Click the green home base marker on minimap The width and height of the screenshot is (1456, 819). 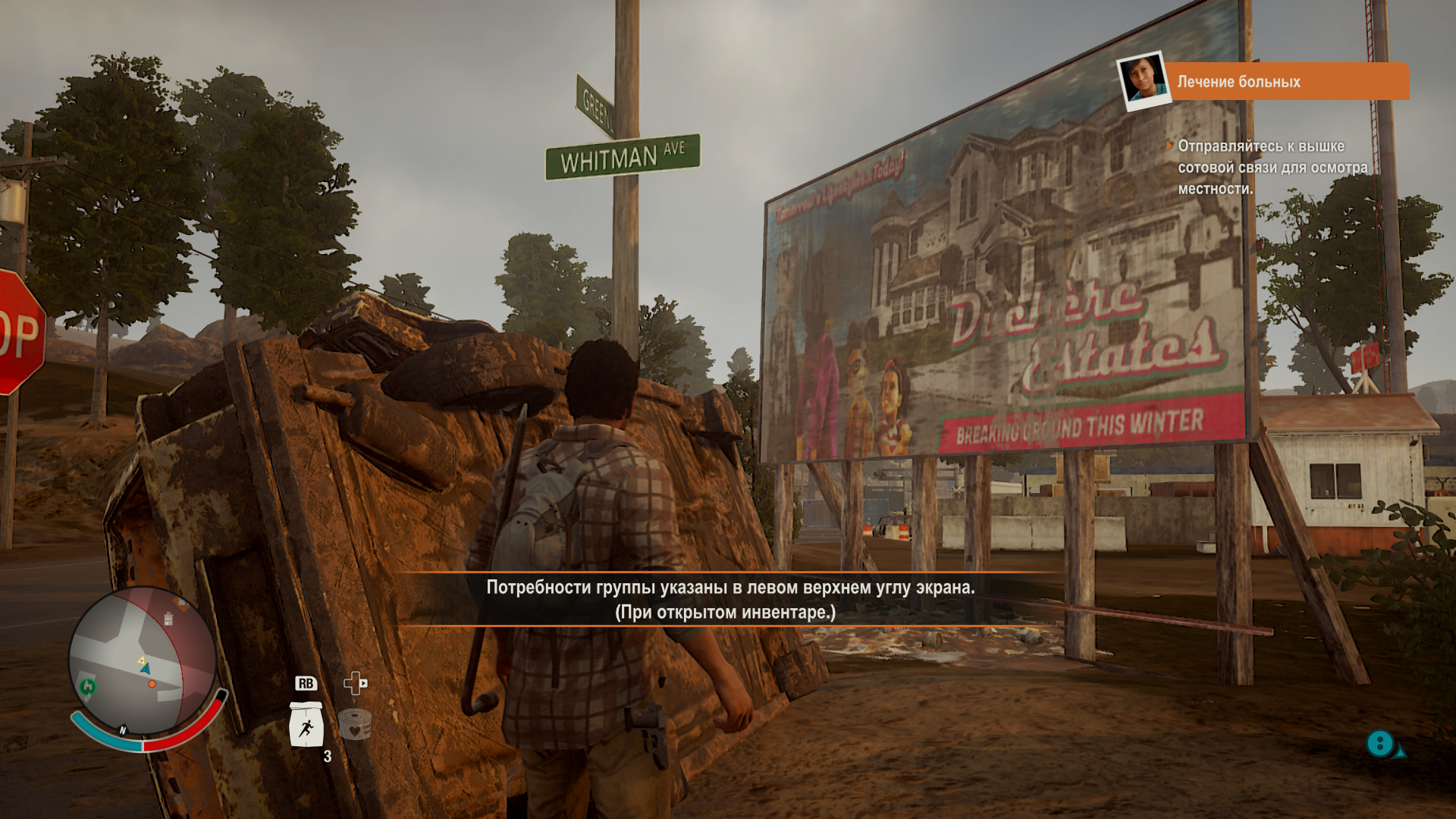tap(88, 687)
